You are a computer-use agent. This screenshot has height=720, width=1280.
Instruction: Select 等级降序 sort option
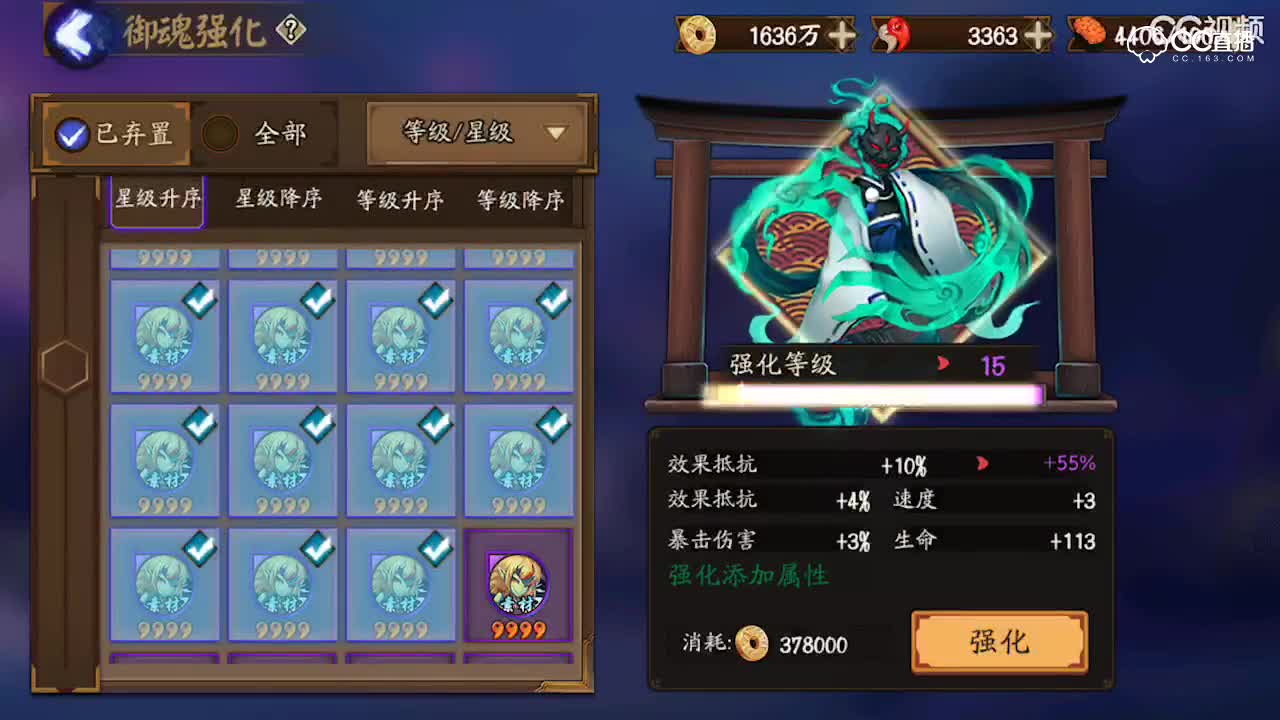point(518,200)
